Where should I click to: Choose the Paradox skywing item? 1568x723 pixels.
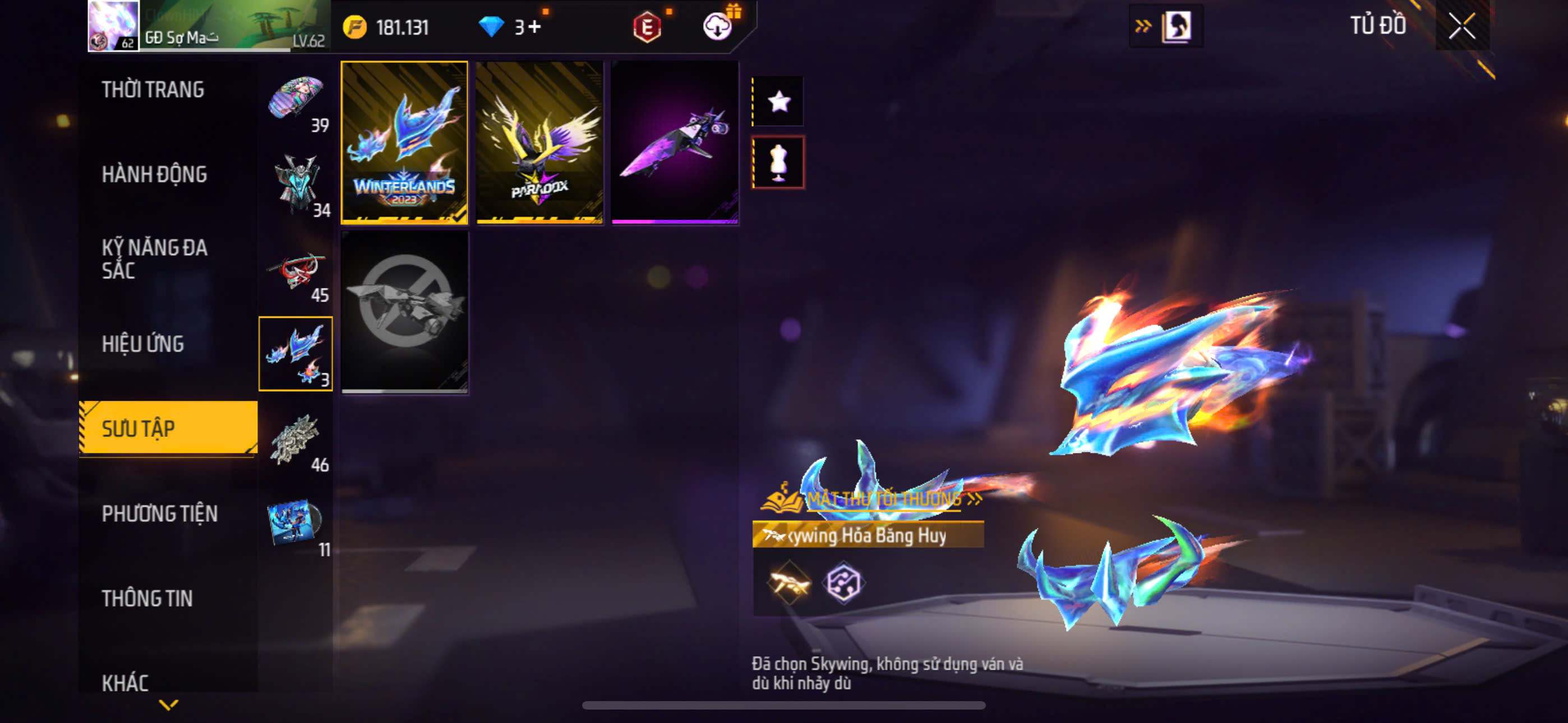[539, 142]
